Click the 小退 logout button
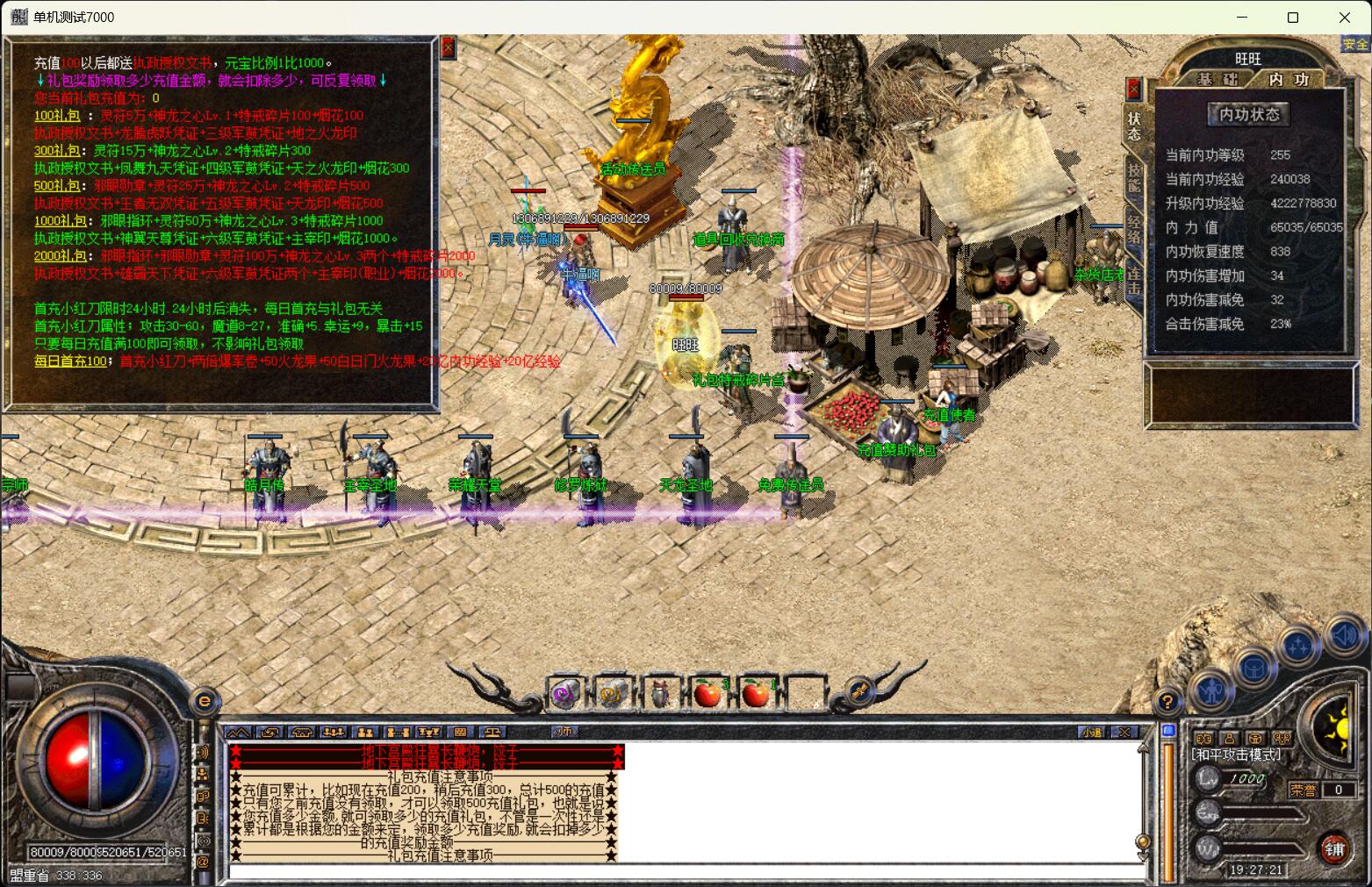This screenshot has width=1372, height=887. [x=1091, y=732]
